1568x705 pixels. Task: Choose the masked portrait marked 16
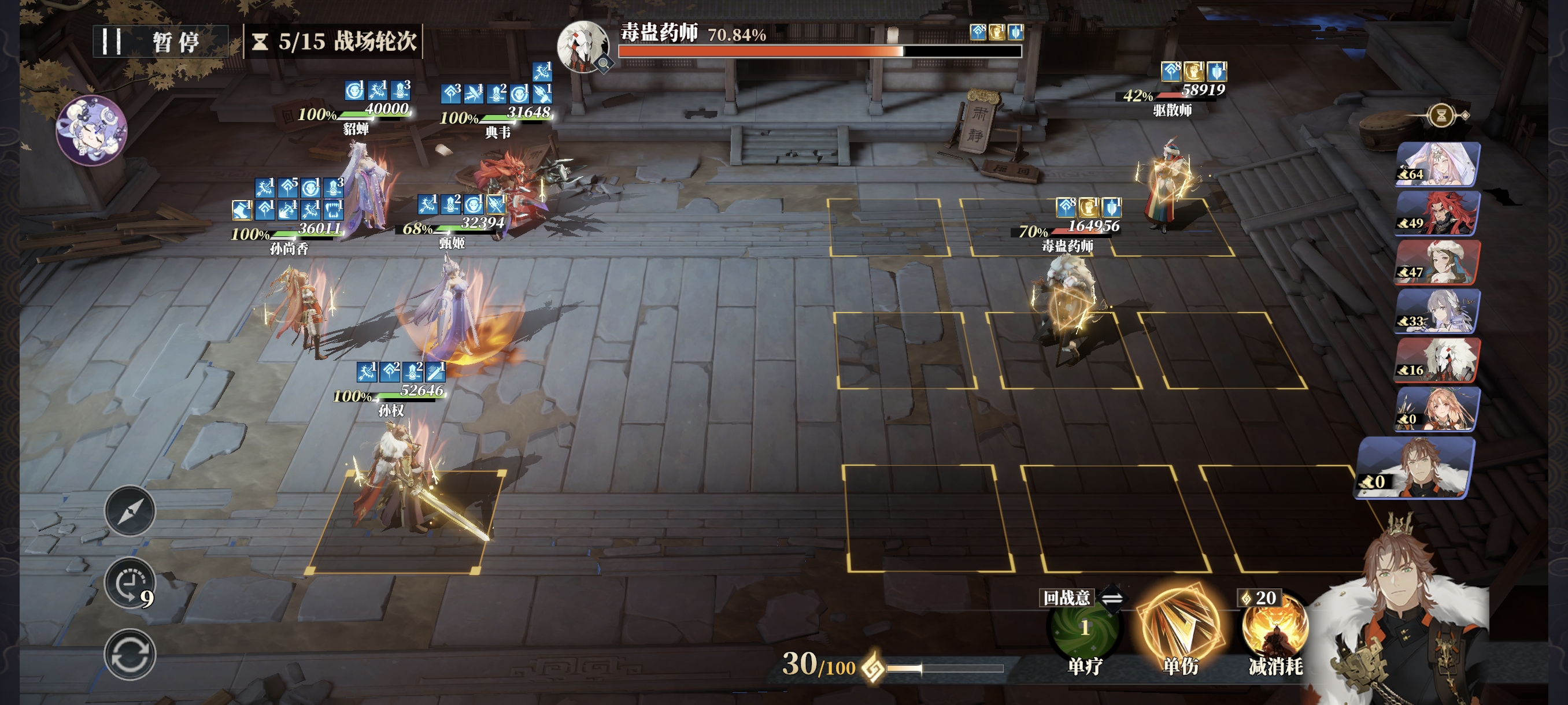(x=1438, y=360)
